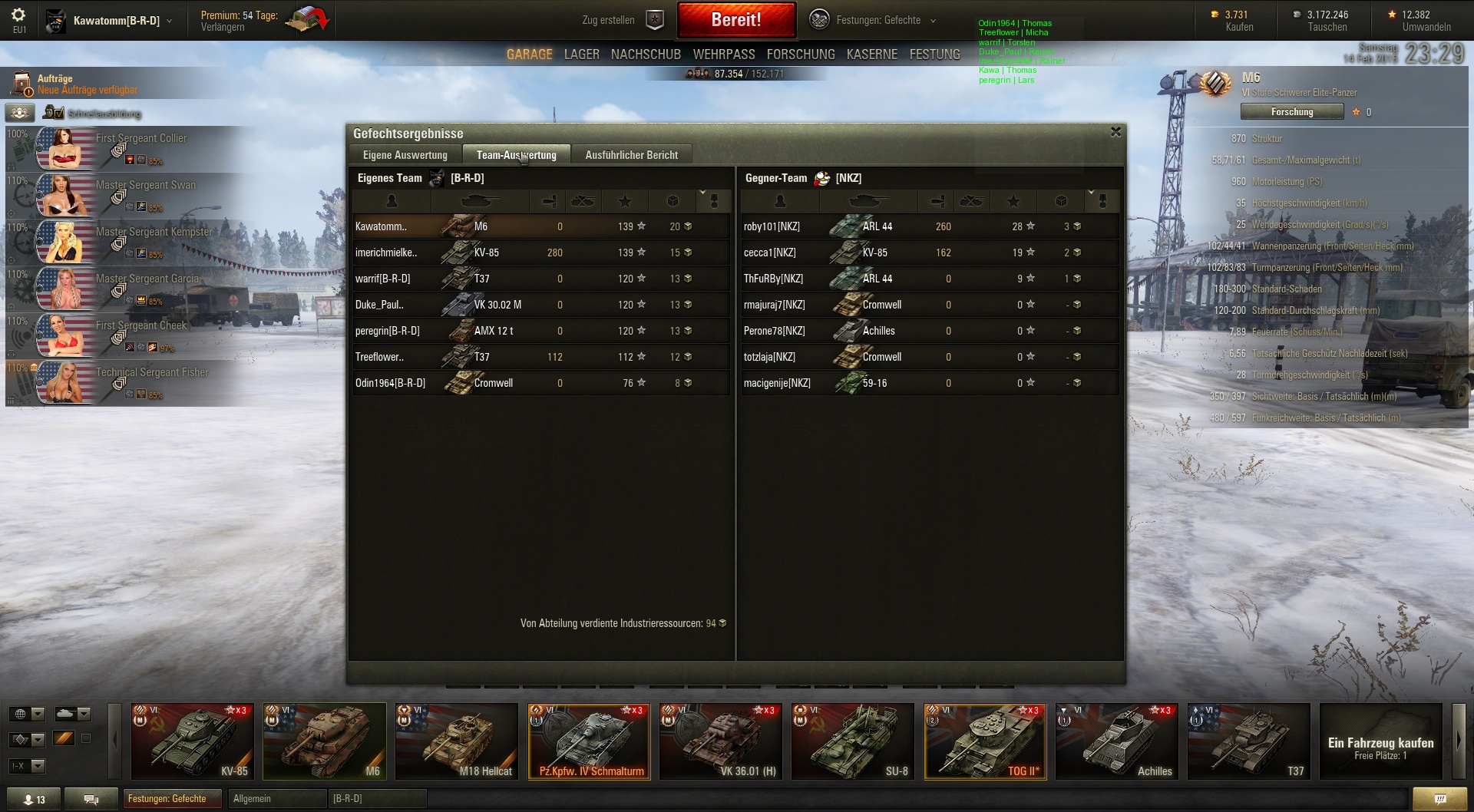This screenshot has height=812, width=1474.
Task: Open the Forschung button for M6
Action: pos(1291,112)
